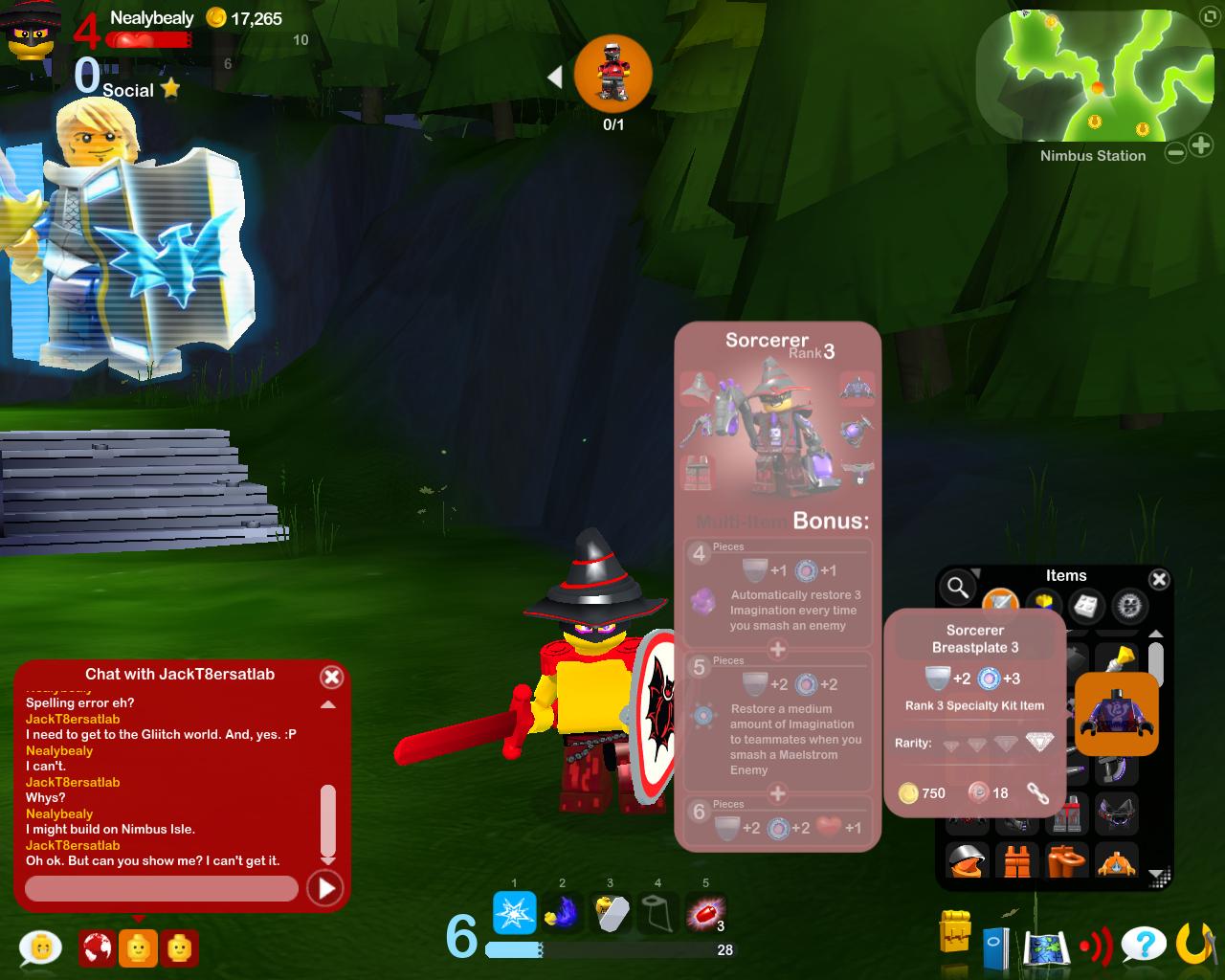Screen dimensions: 1225x980
Task: Zoom out the Nimbus Station minimap
Action: 1175,151
